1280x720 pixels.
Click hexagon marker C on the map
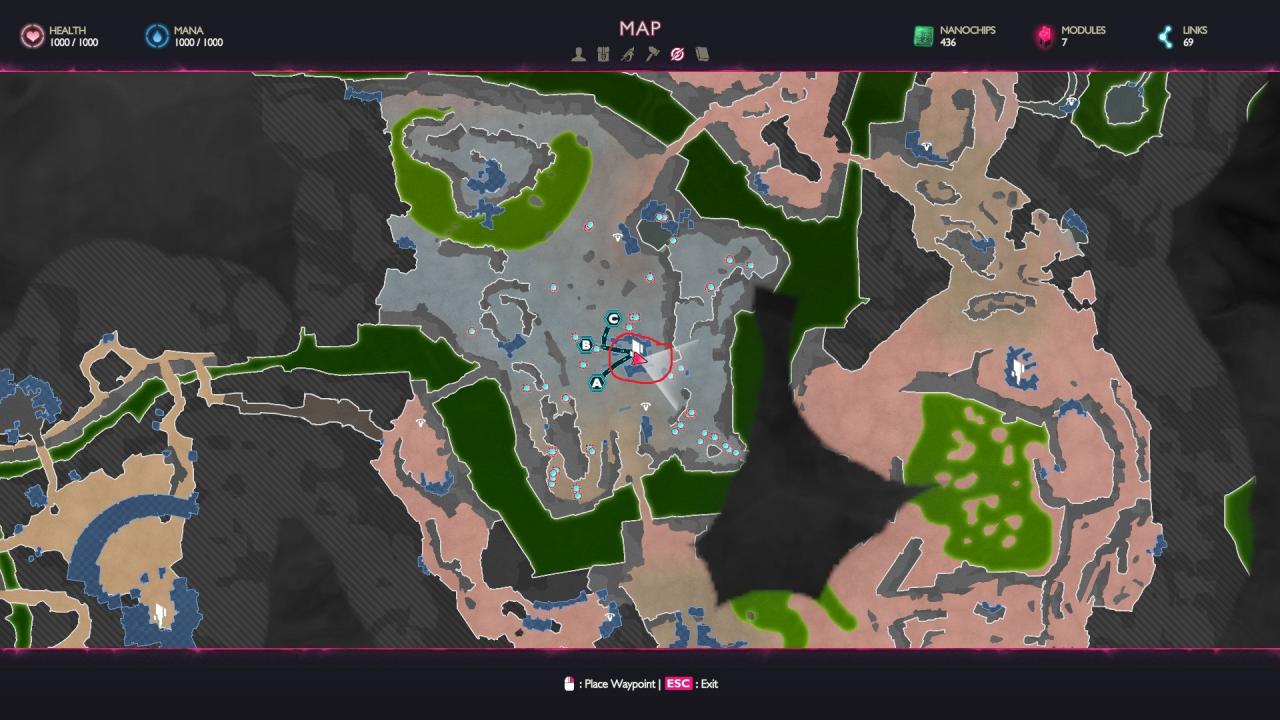[x=614, y=319]
